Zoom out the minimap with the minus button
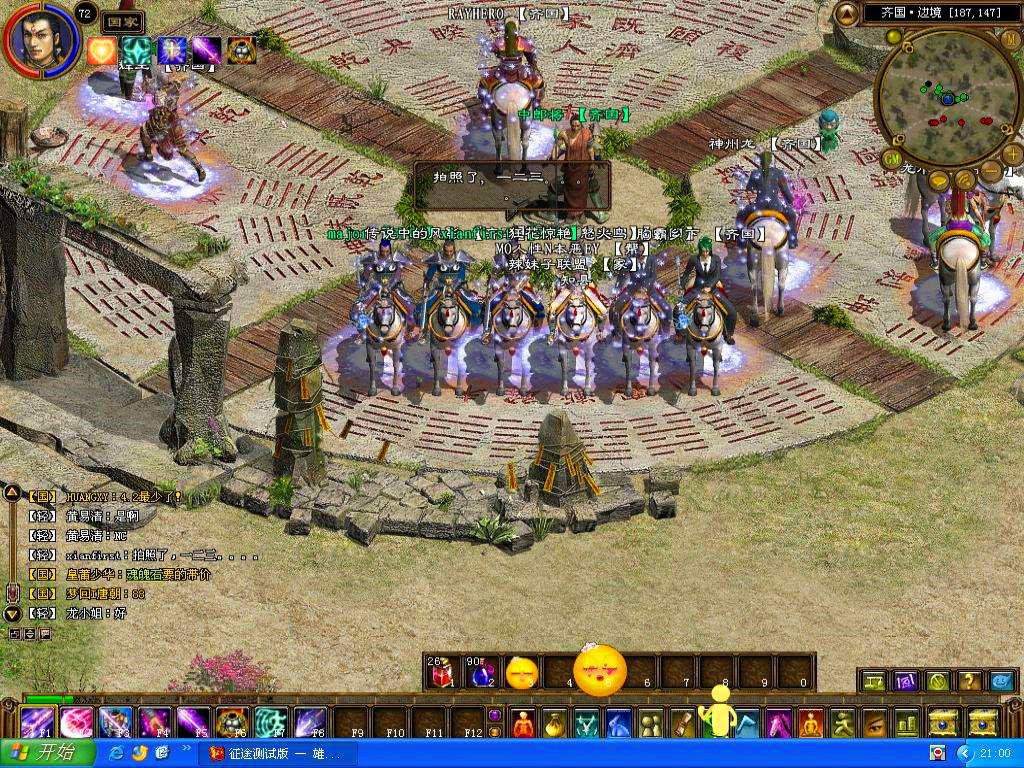The image size is (1024, 768). [990, 172]
